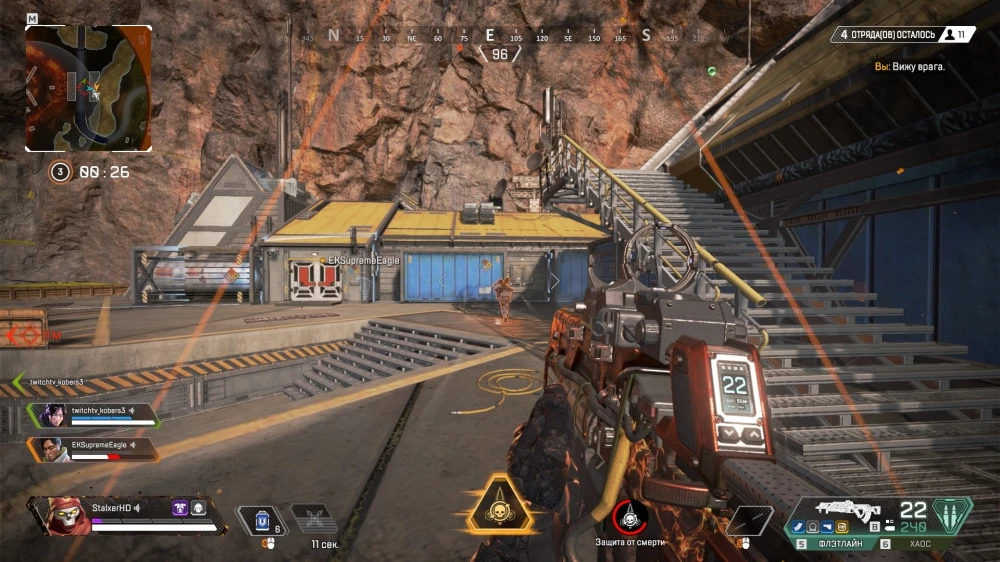Activate the tactical ability on cooldown
1000x562 pixels.
(313, 520)
